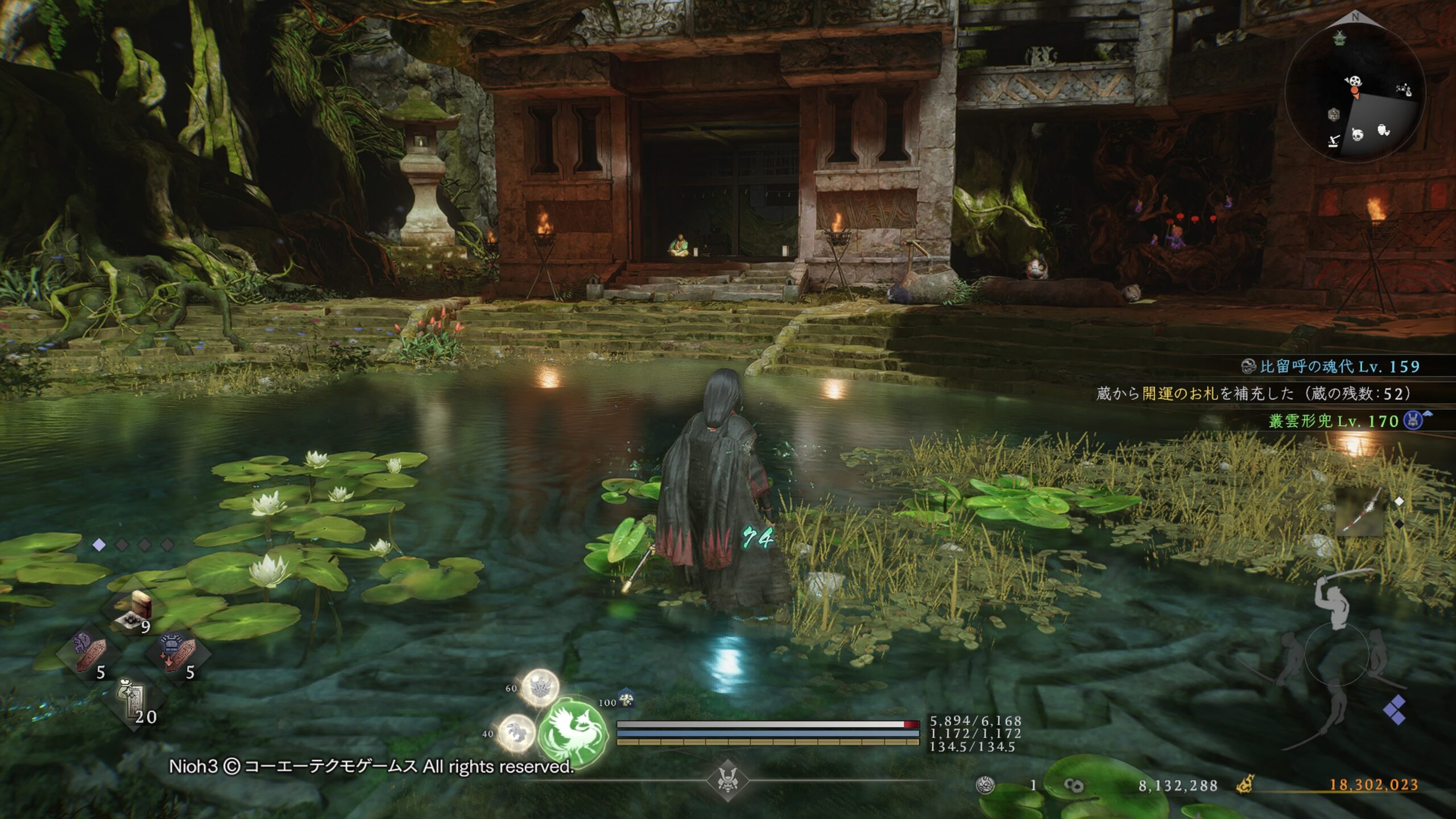This screenshot has height=819, width=1456.
Task: Click the blue buff icon beside 100
Action: pos(626,699)
